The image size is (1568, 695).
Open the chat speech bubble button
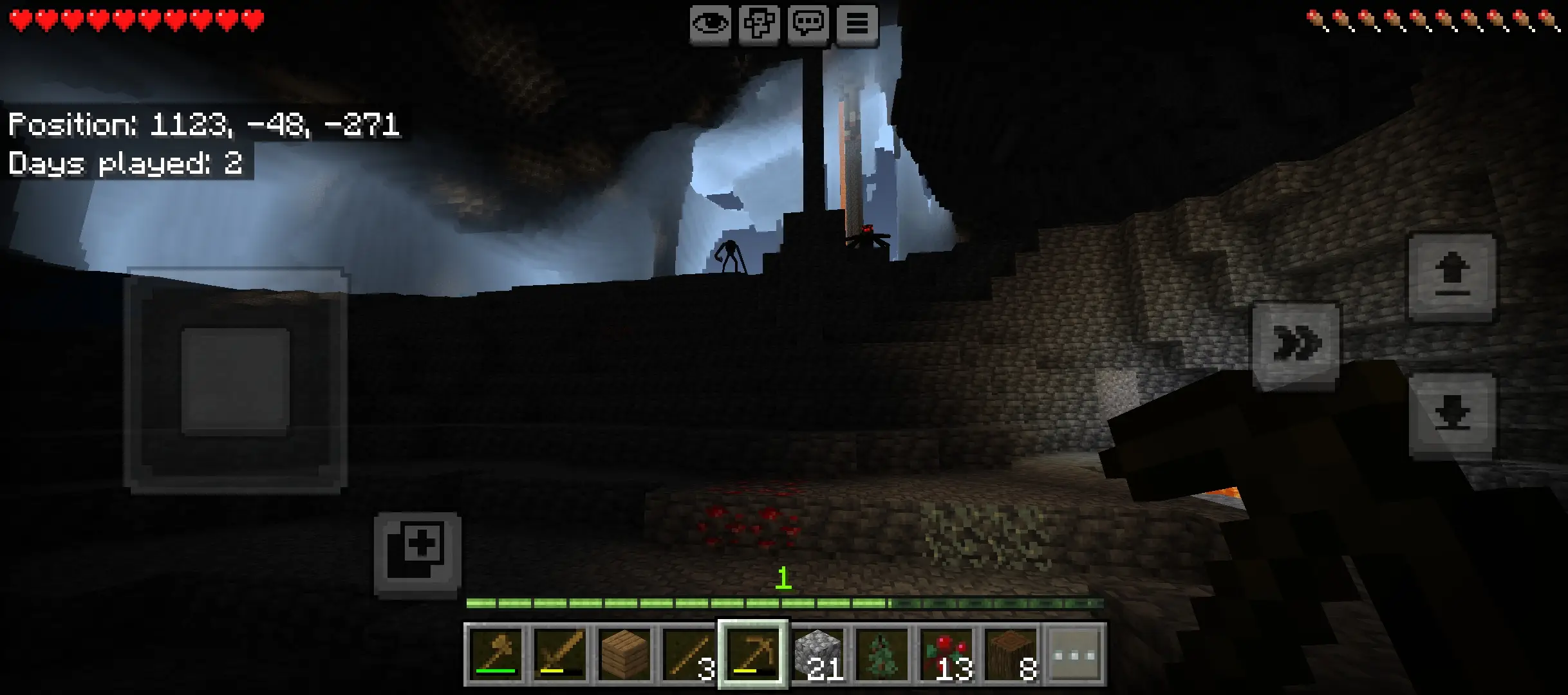point(808,24)
